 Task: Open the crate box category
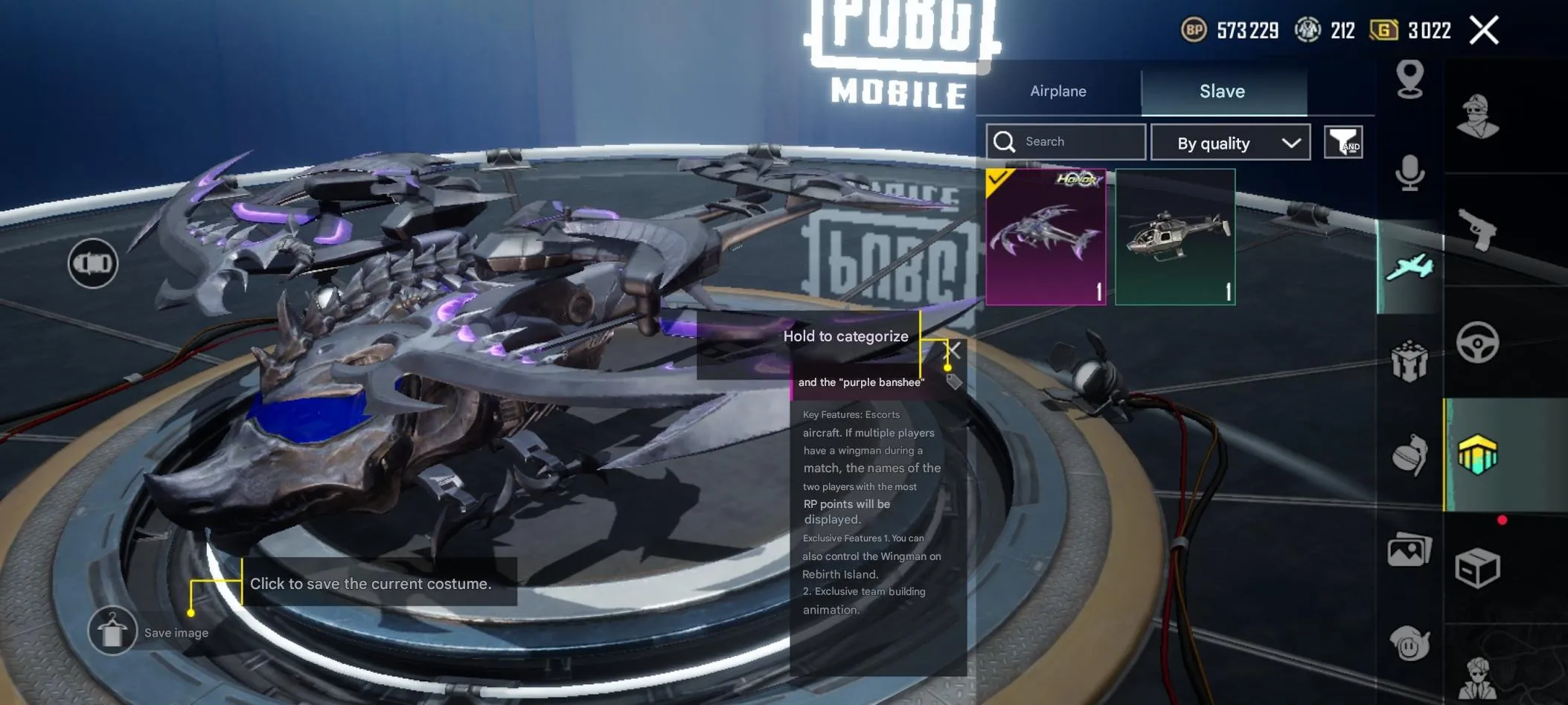(1477, 569)
